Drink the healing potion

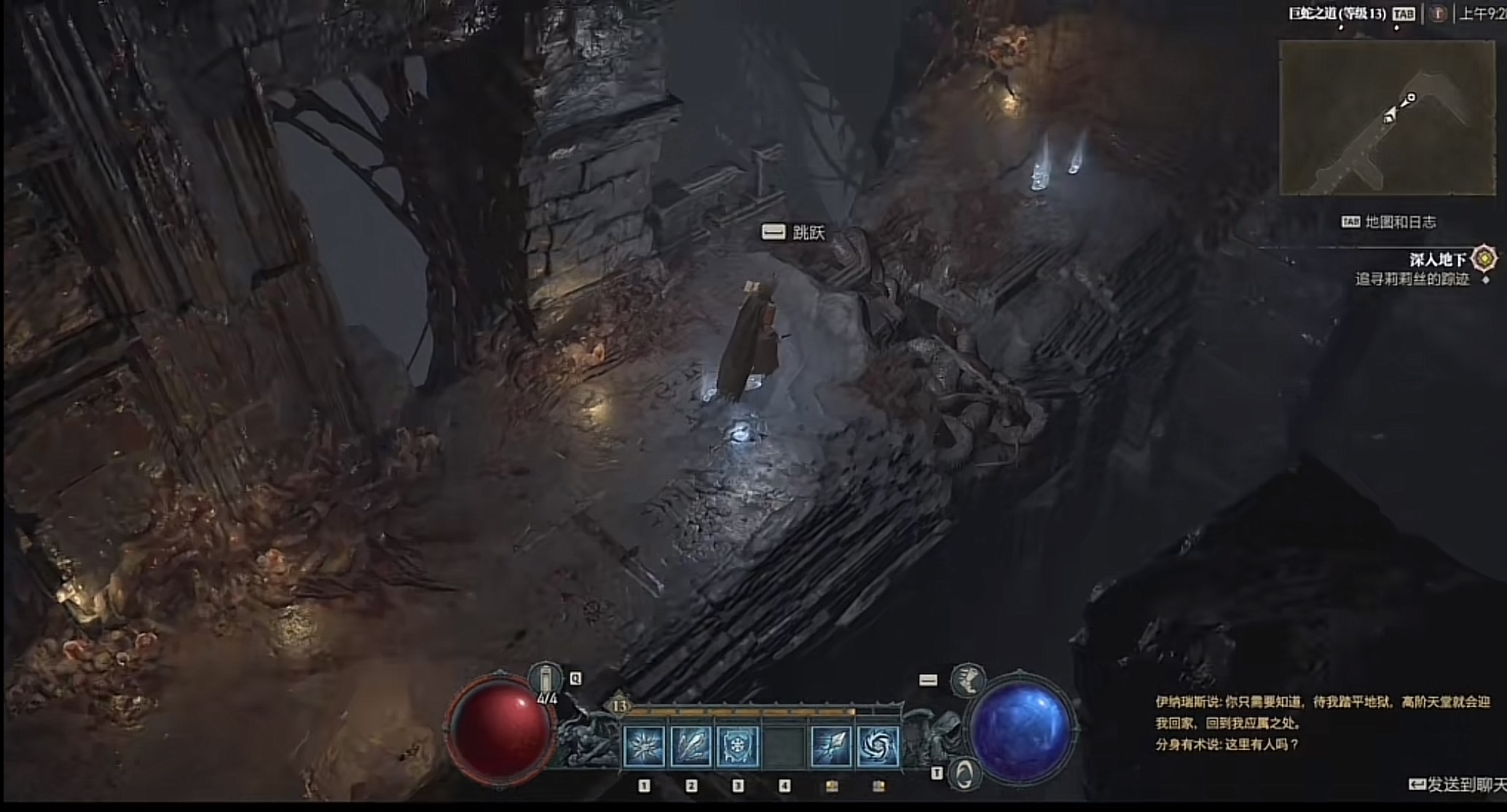546,681
